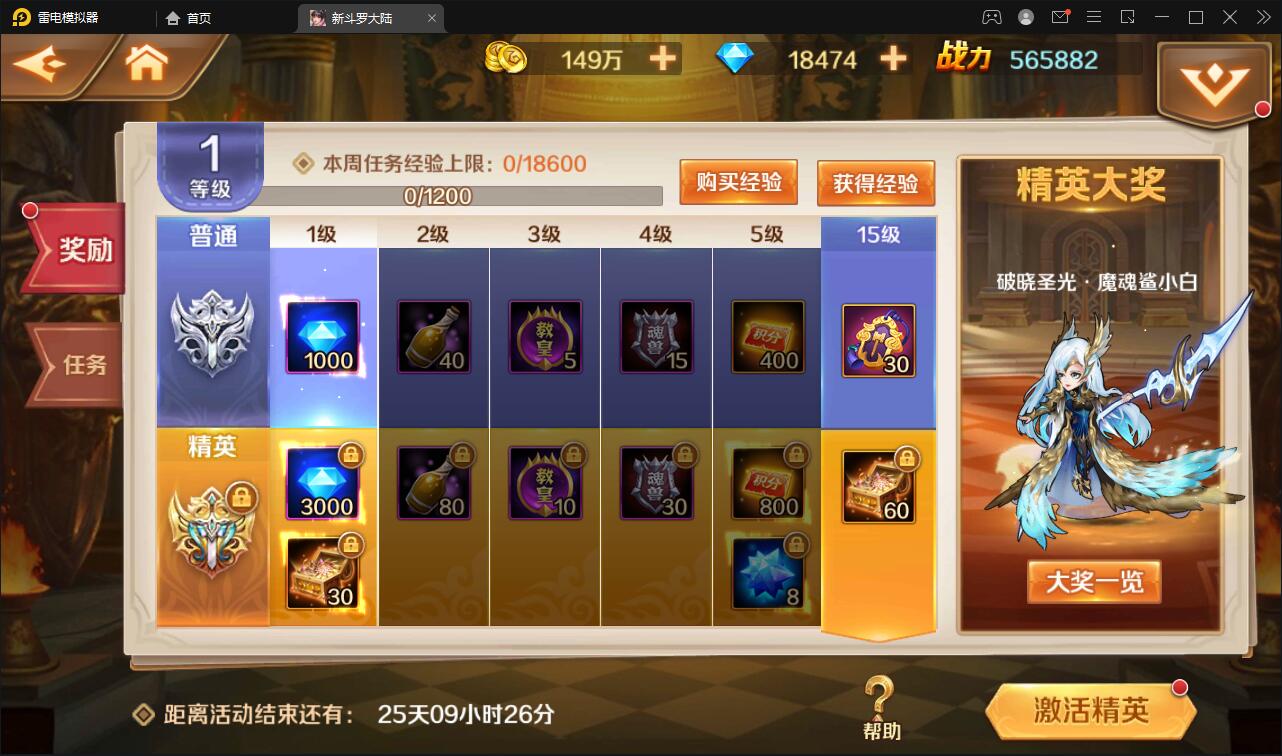The height and width of the screenshot is (756, 1282).
Task: Tap the plus icon next to gold coins
Action: pyautogui.click(x=665, y=59)
